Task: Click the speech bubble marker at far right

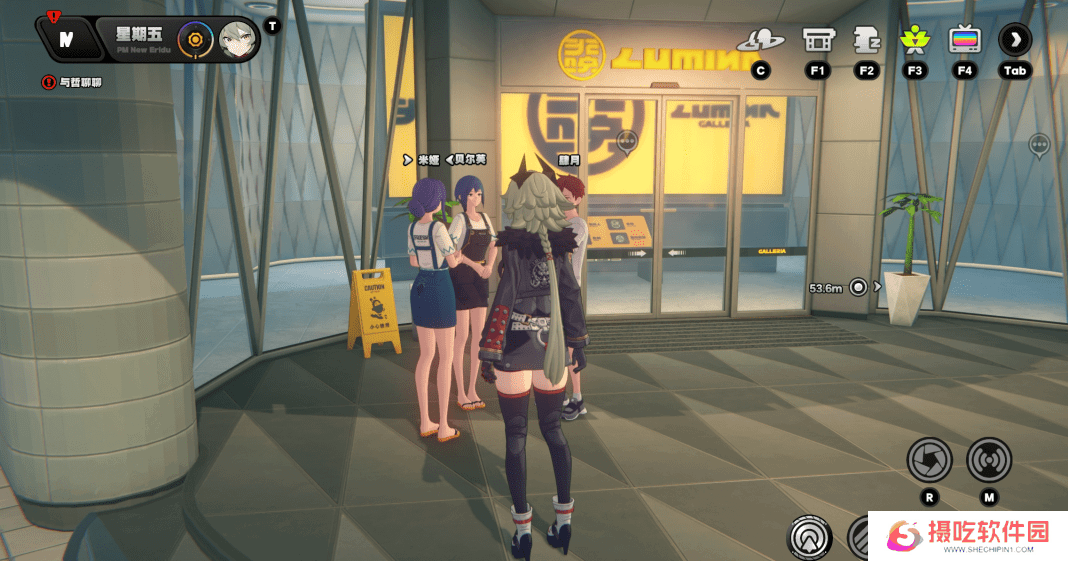Action: [x=1040, y=147]
